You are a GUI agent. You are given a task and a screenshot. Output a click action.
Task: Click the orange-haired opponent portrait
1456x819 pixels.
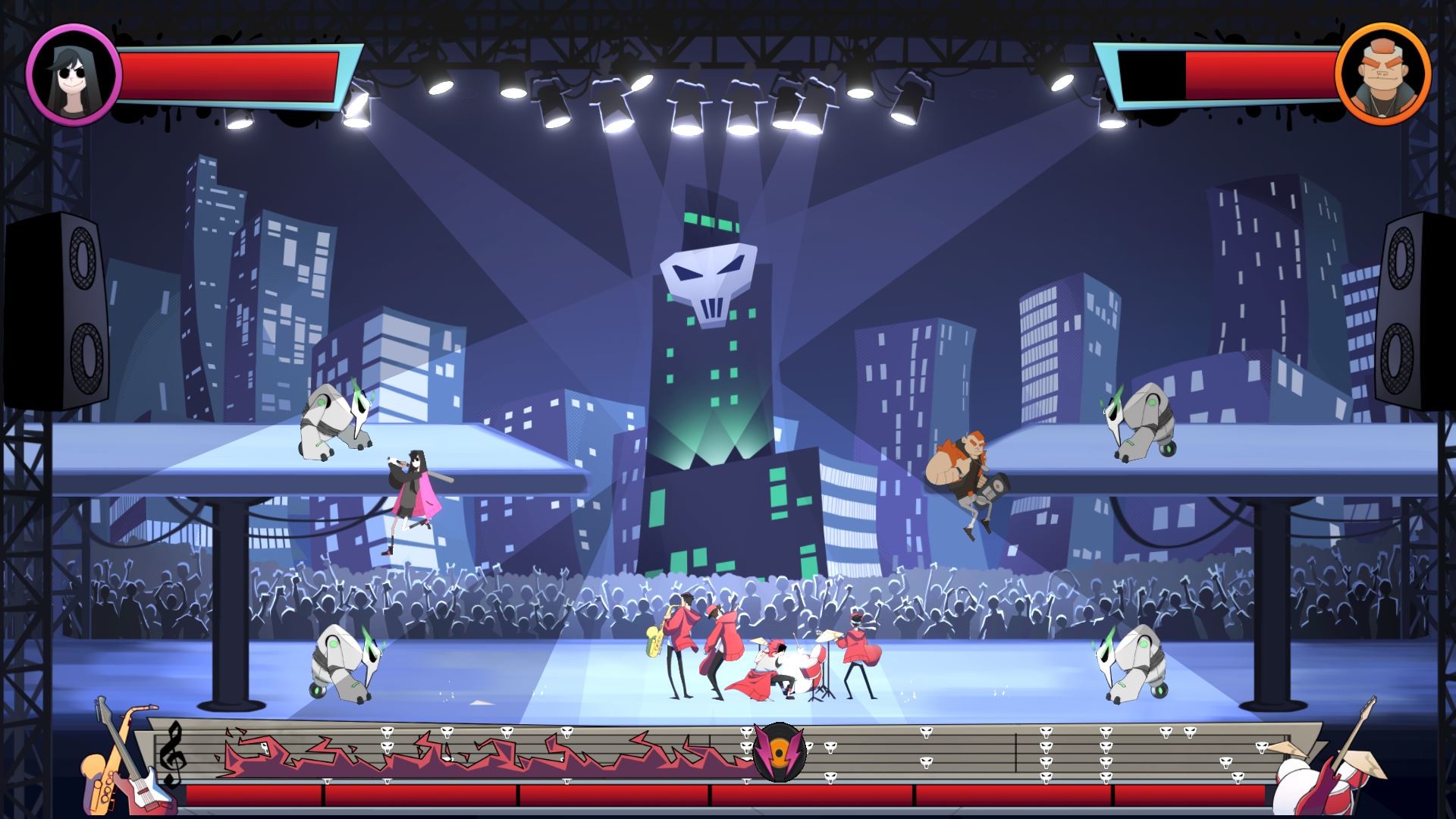point(1382,74)
